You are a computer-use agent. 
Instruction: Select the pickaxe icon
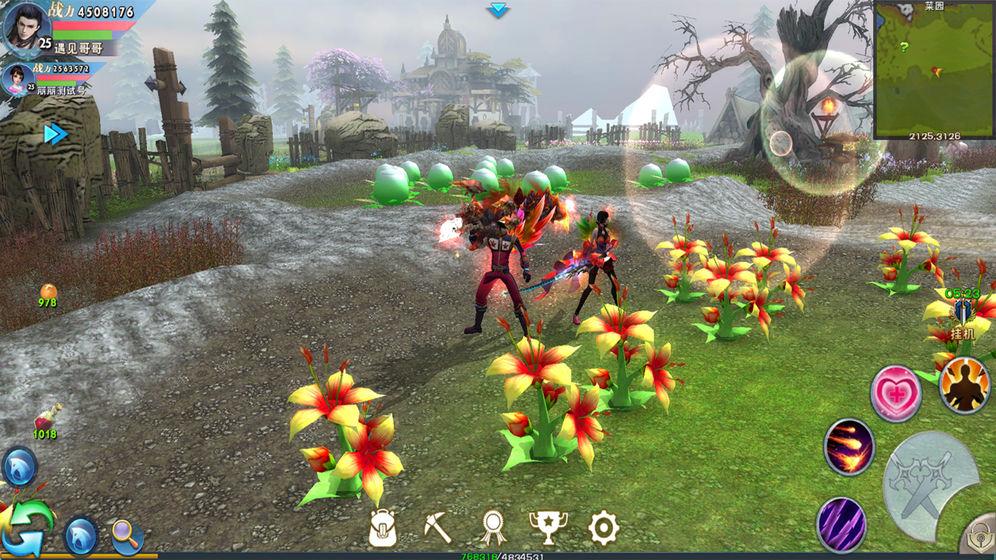tap(437, 526)
